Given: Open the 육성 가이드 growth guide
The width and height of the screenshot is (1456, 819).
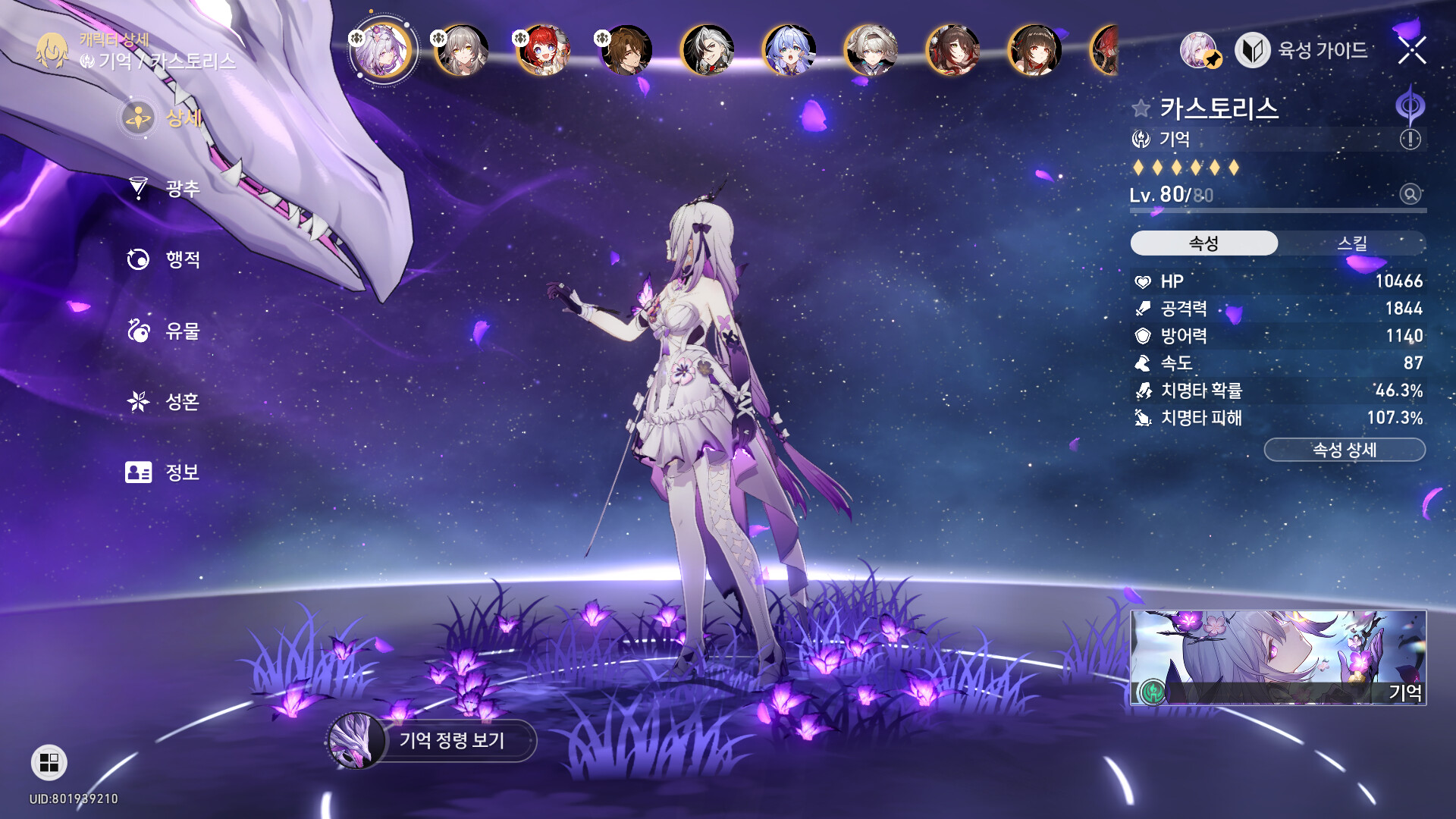Looking at the screenshot, I should (x=1303, y=51).
